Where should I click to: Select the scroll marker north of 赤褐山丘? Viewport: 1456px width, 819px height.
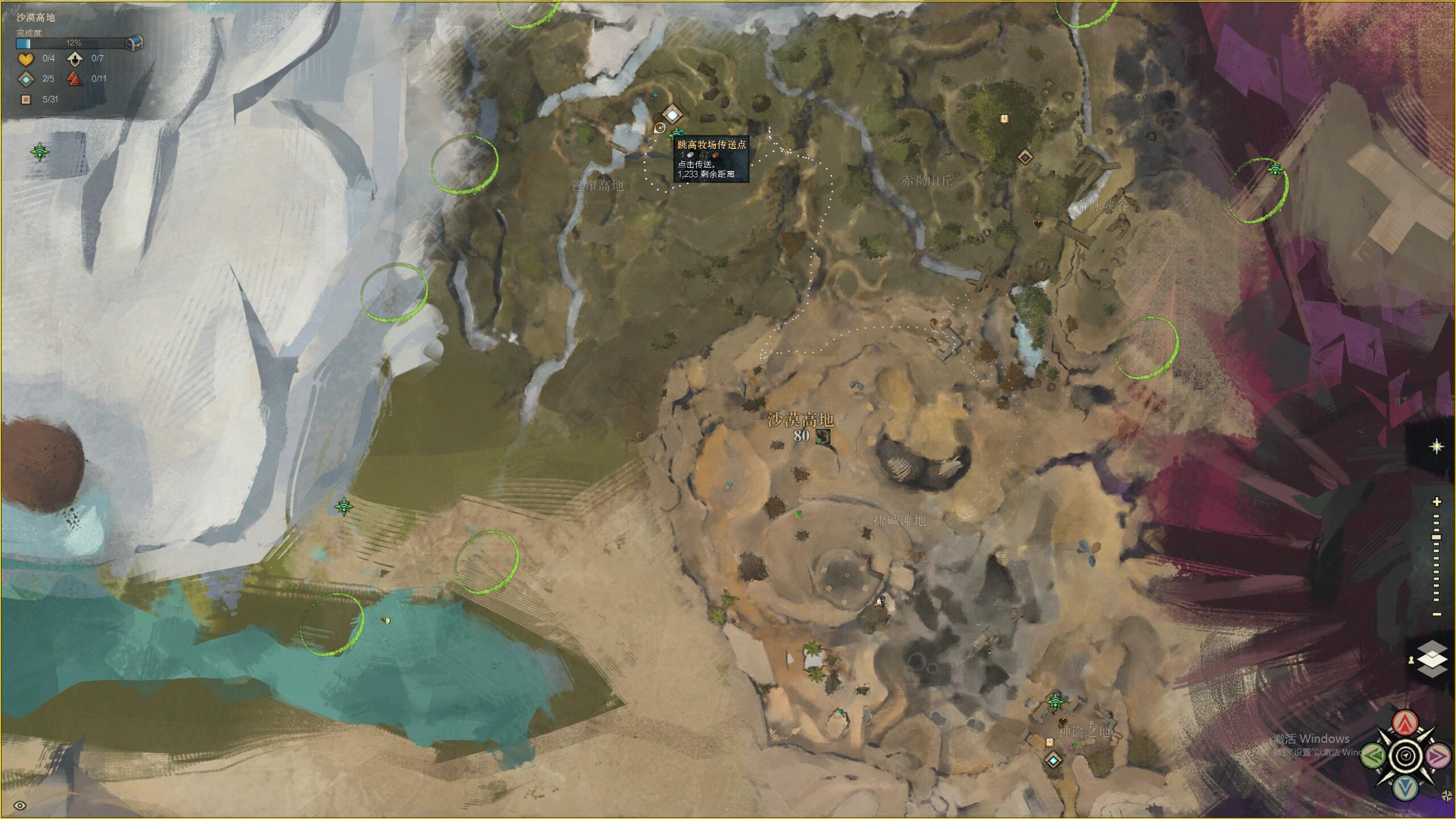(x=1004, y=118)
